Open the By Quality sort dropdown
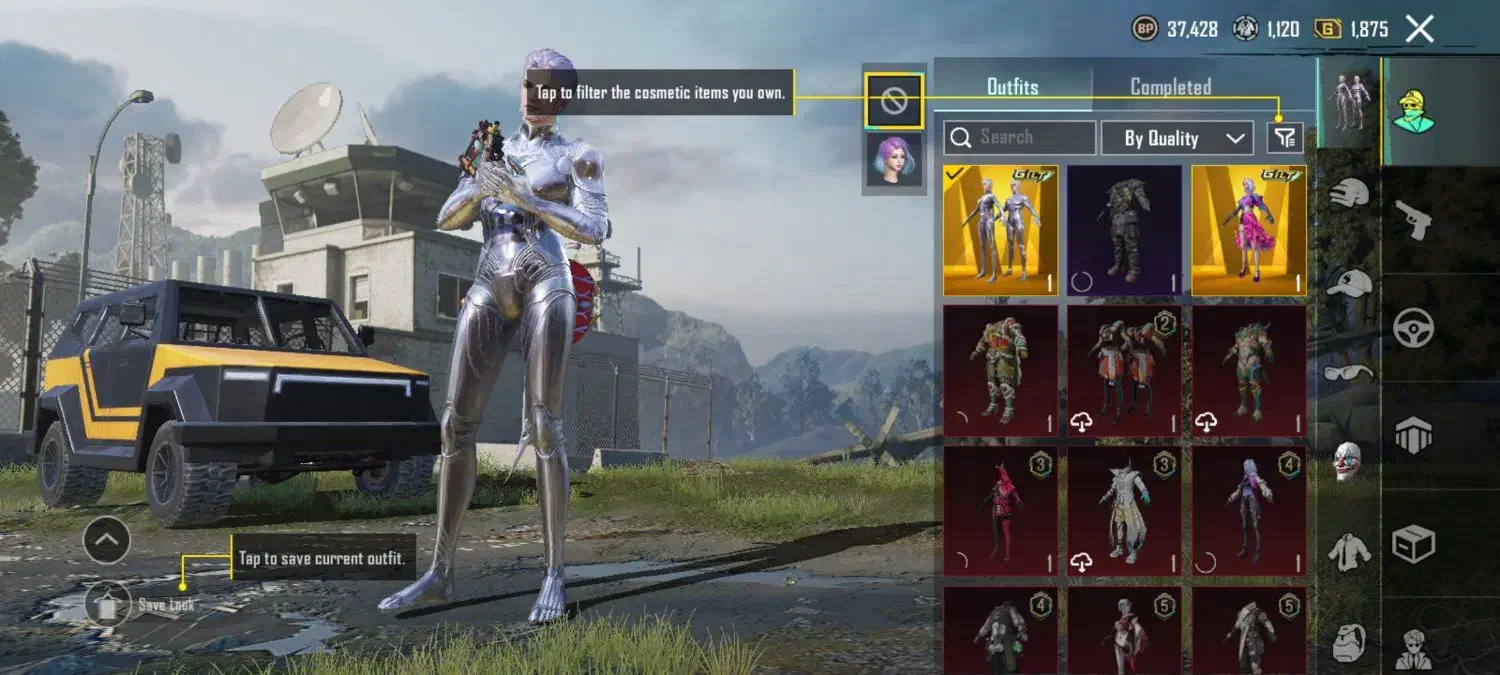Viewport: 1500px width, 675px height. 1177,138
